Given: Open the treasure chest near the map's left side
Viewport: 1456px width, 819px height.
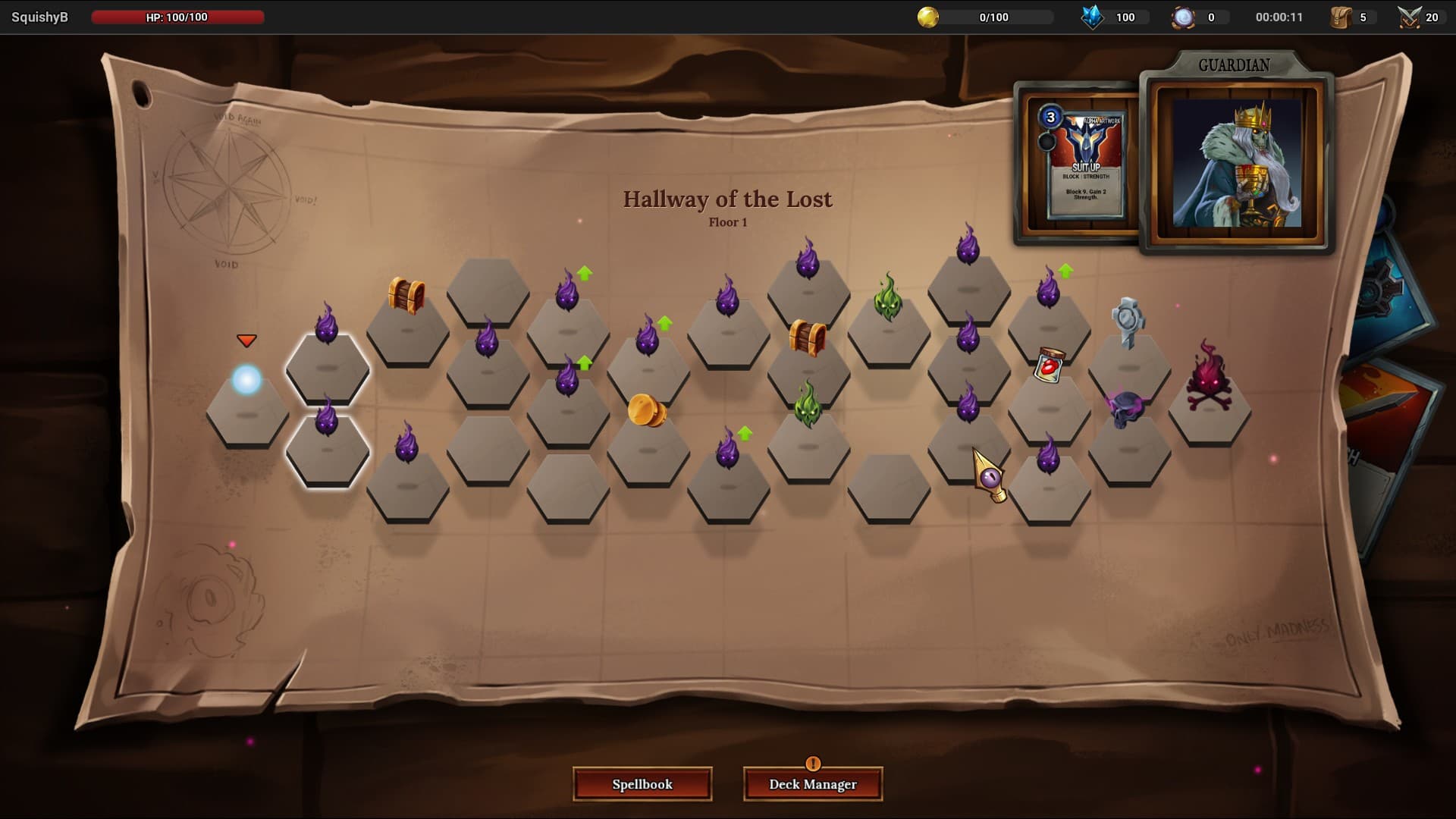Looking at the screenshot, I should tap(405, 292).
